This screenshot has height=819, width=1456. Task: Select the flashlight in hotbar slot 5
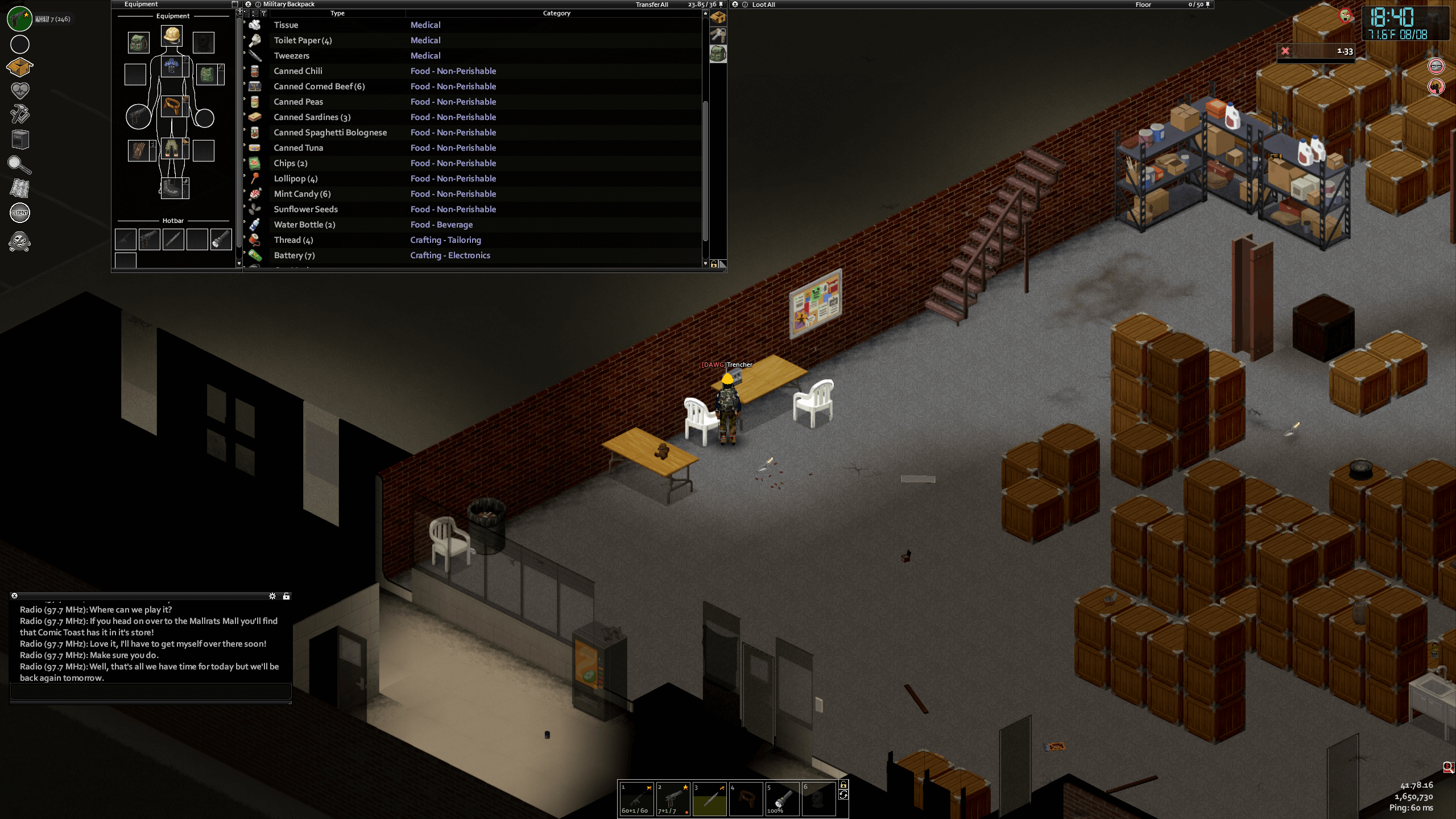click(782, 799)
